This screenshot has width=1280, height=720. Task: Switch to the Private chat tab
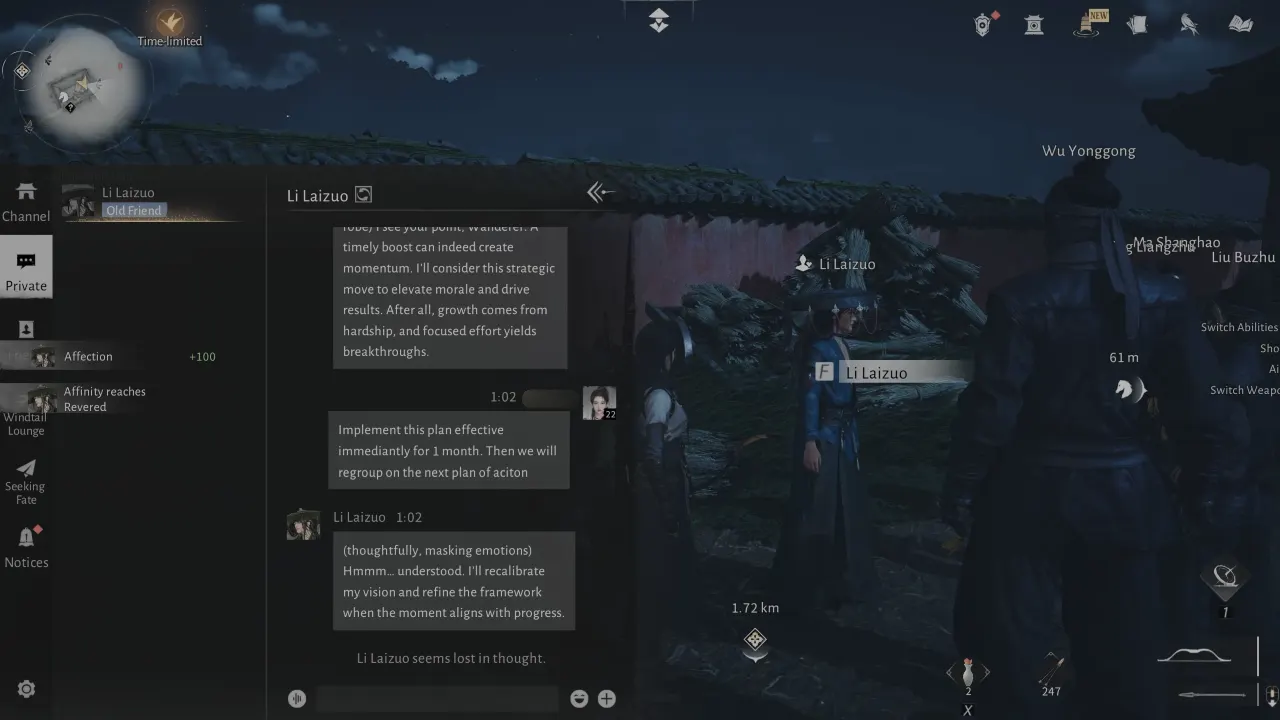pos(26,266)
